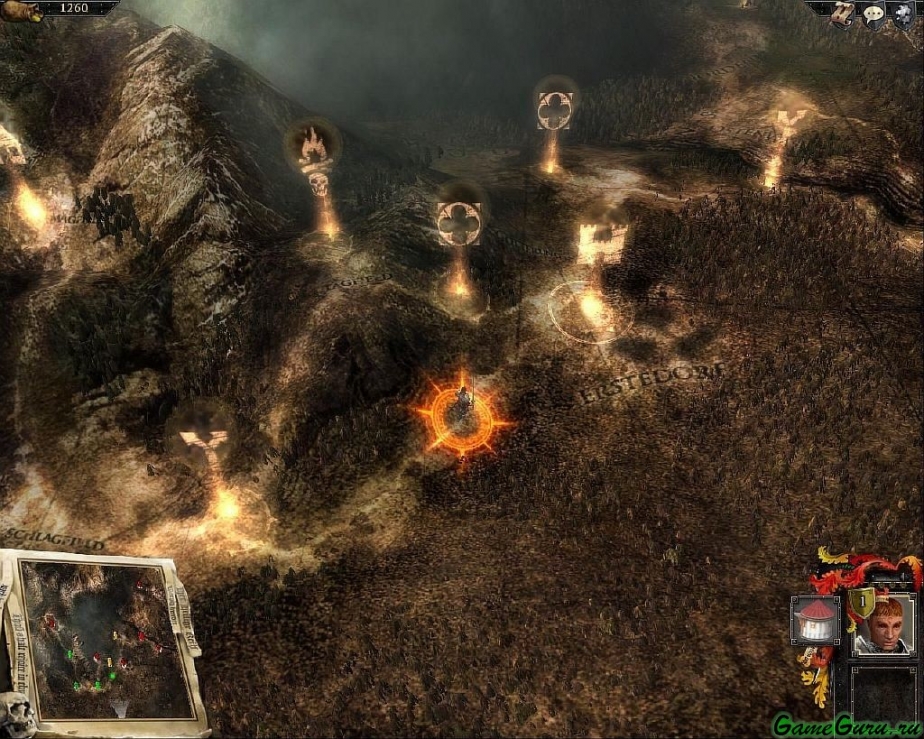
Task: Select the red-haired hero portrait
Action: (883, 624)
